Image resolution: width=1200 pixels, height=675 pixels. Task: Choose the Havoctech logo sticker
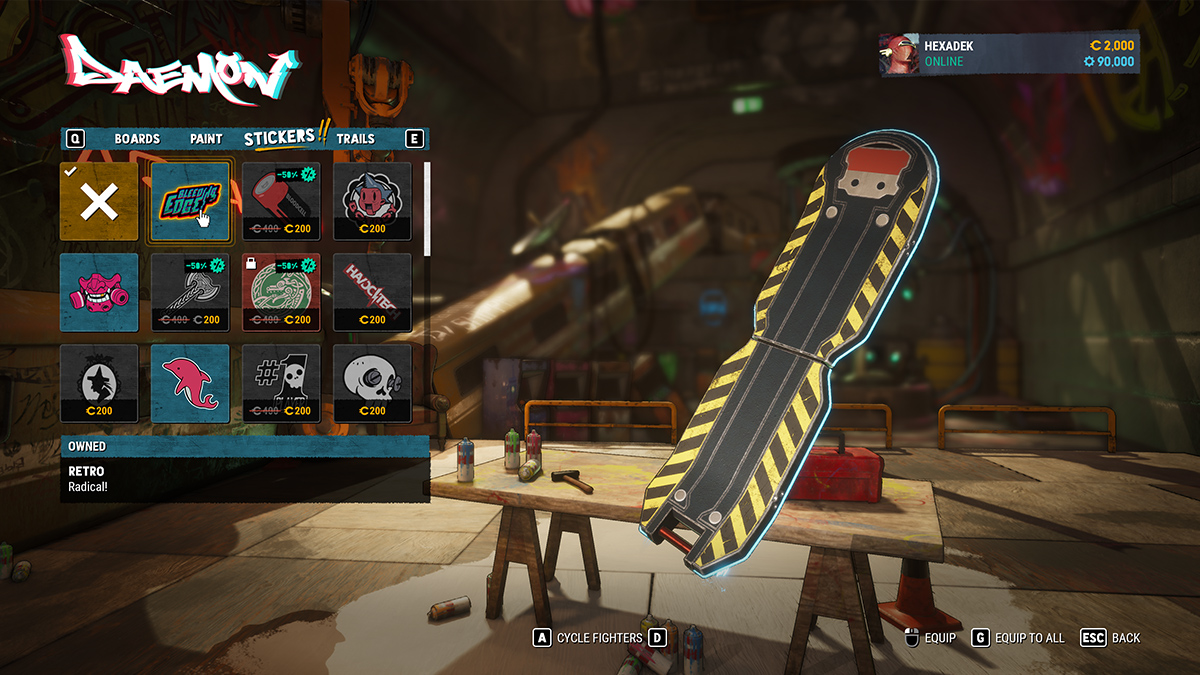click(372, 292)
